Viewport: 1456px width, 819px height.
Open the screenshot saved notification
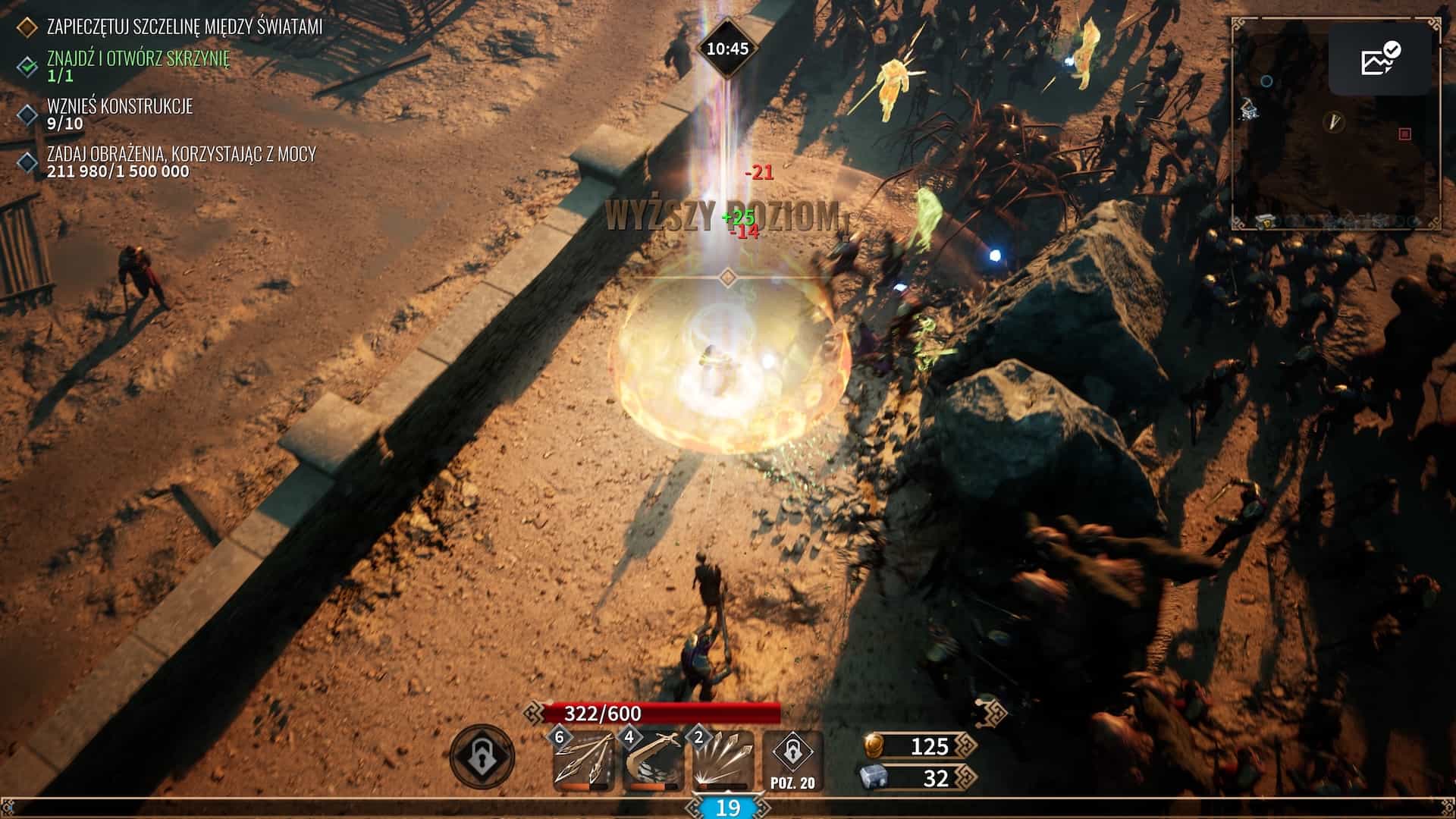click(1379, 59)
